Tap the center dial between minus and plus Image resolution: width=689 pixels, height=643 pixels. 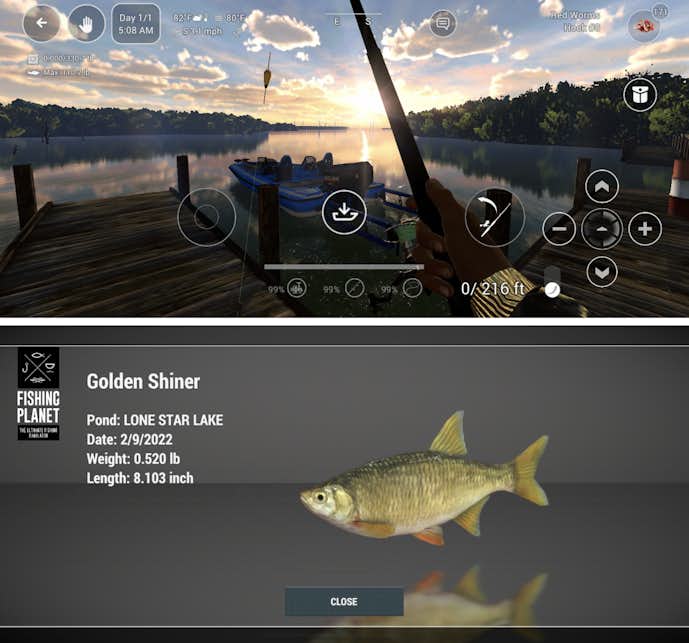tap(602, 229)
